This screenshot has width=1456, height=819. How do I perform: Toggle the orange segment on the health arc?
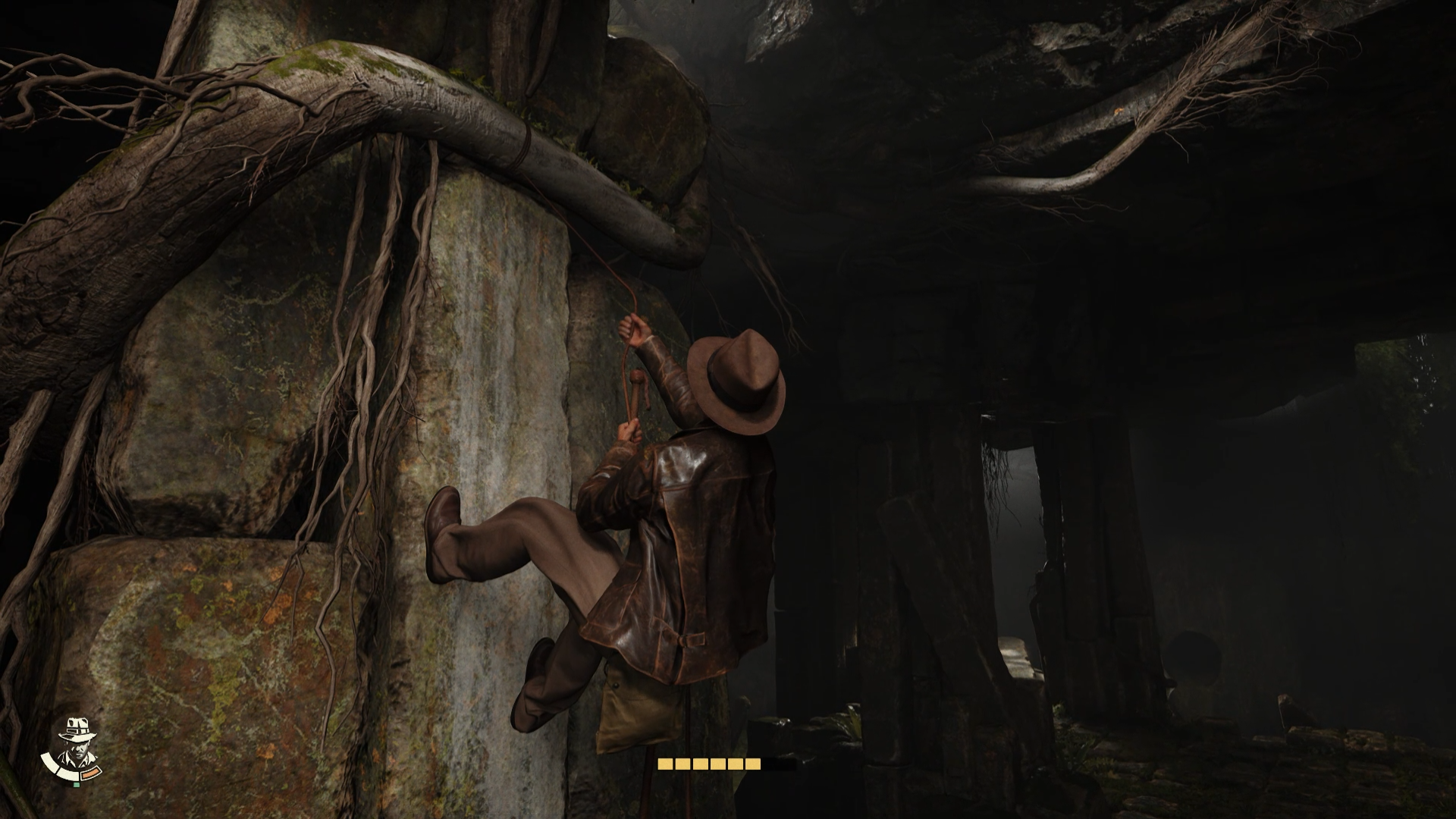tap(90, 773)
